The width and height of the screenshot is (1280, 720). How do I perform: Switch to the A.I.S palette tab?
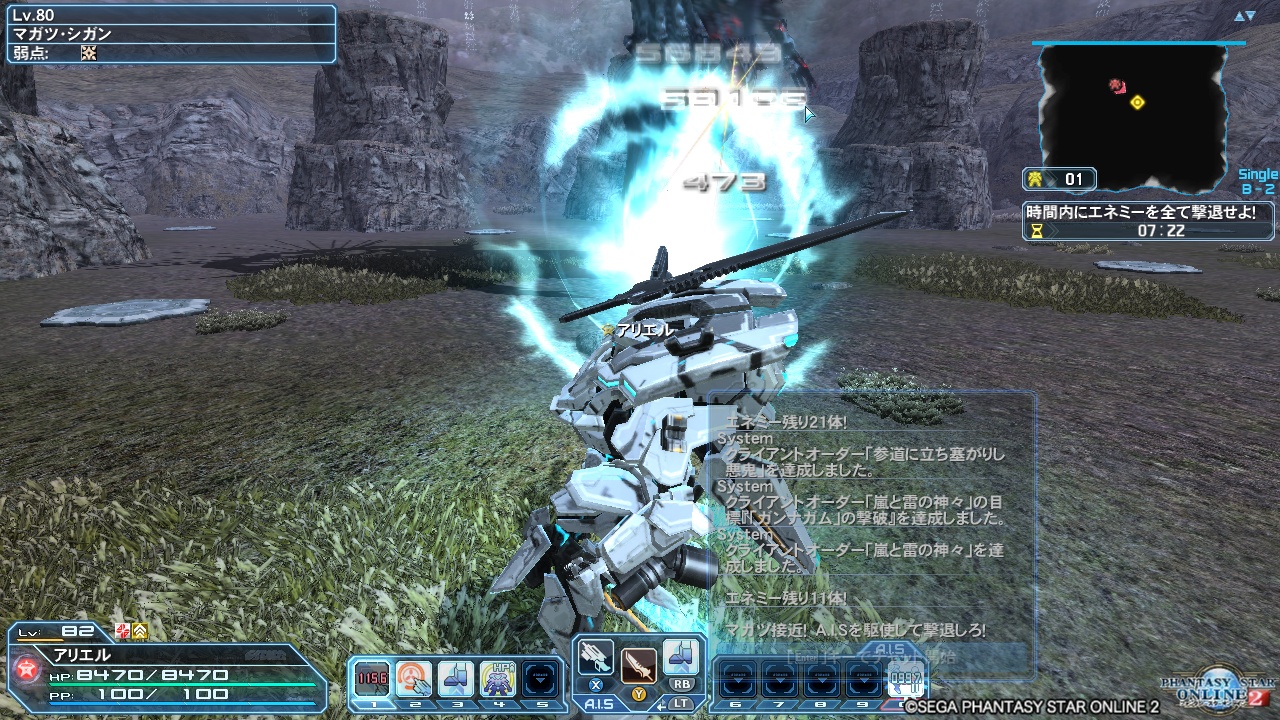point(598,704)
